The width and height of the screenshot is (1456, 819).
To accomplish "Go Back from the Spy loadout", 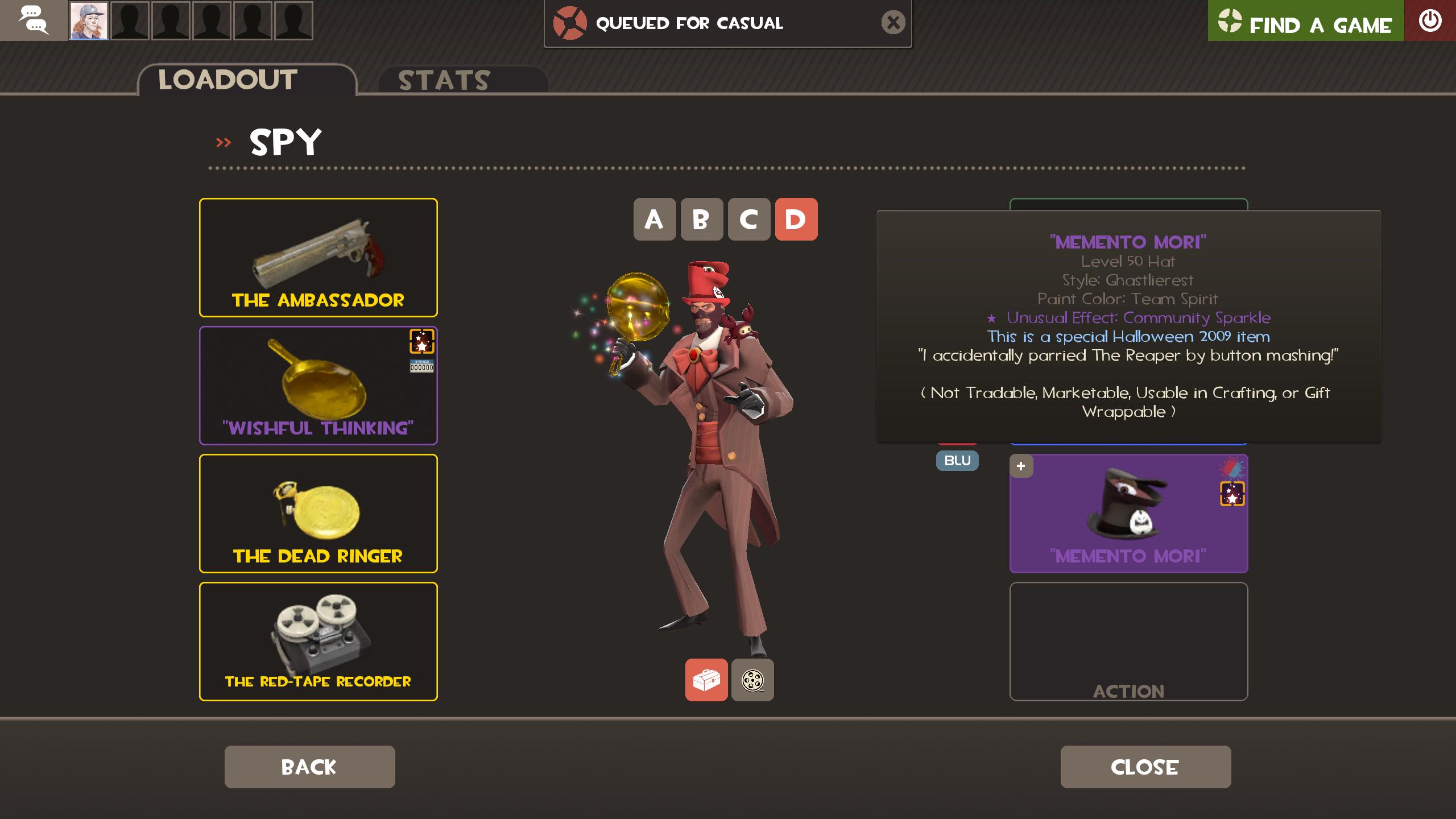I will [x=309, y=767].
